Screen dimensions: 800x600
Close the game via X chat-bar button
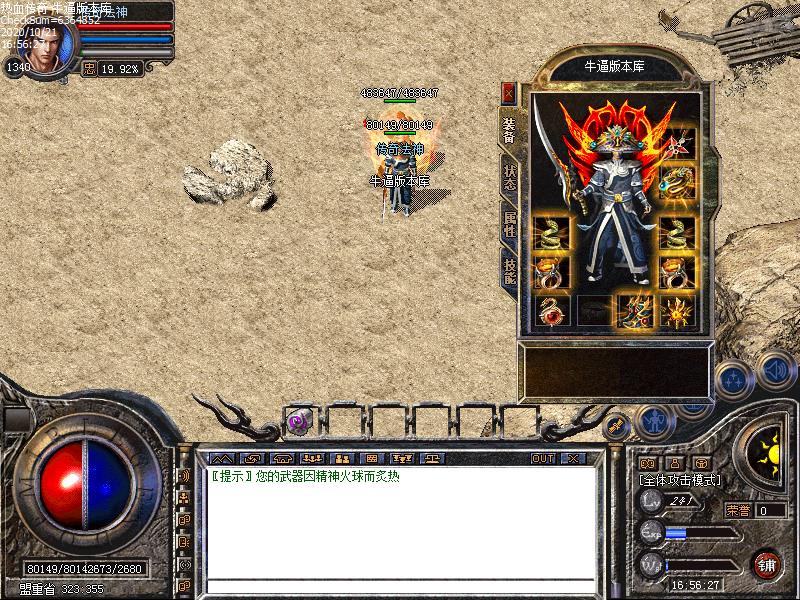[x=573, y=458]
